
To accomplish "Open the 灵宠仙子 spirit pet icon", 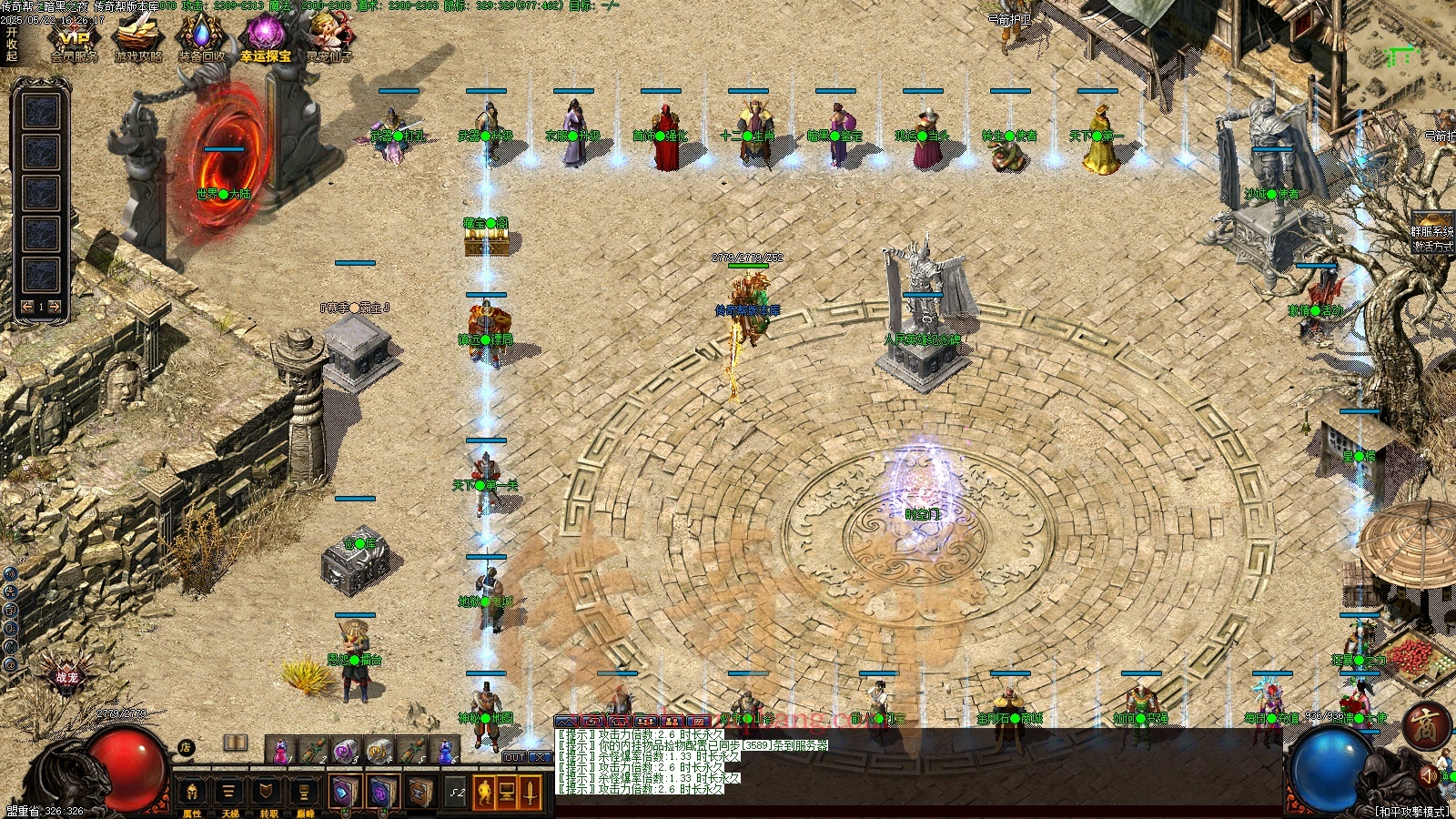I will [x=329, y=39].
